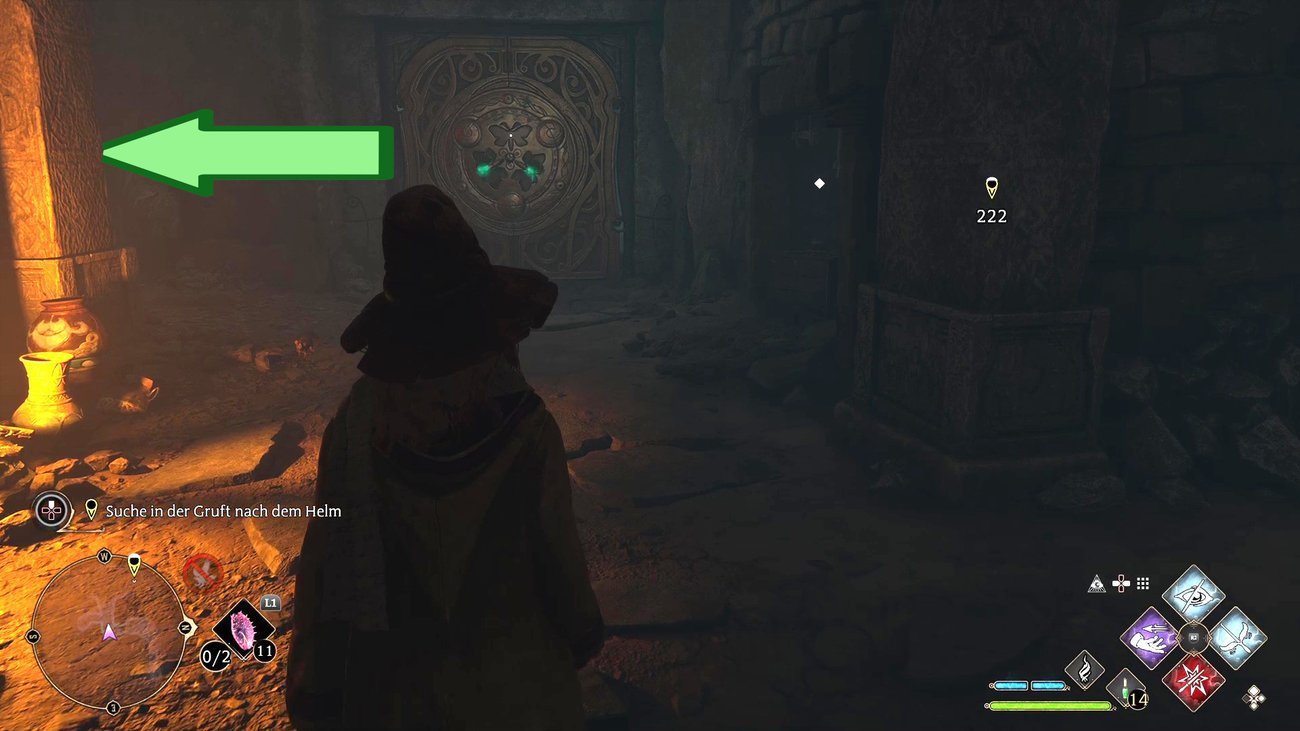Open the nine-dot grid icon
Image resolution: width=1300 pixels, height=731 pixels.
point(1143,584)
